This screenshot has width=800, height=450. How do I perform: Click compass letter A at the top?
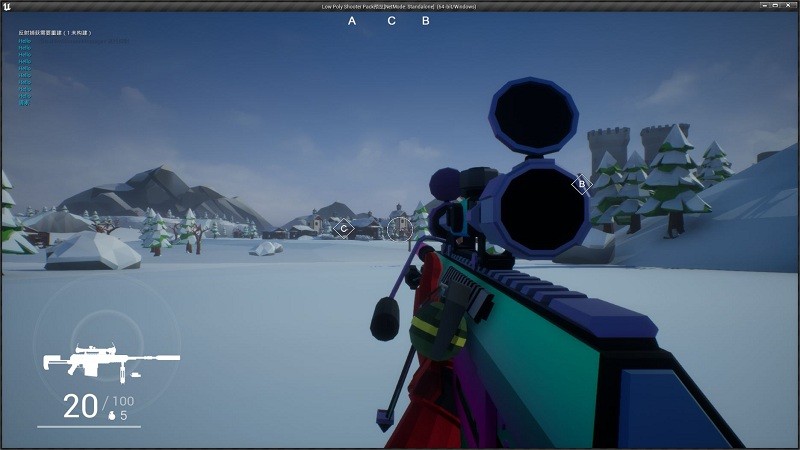pyautogui.click(x=352, y=20)
